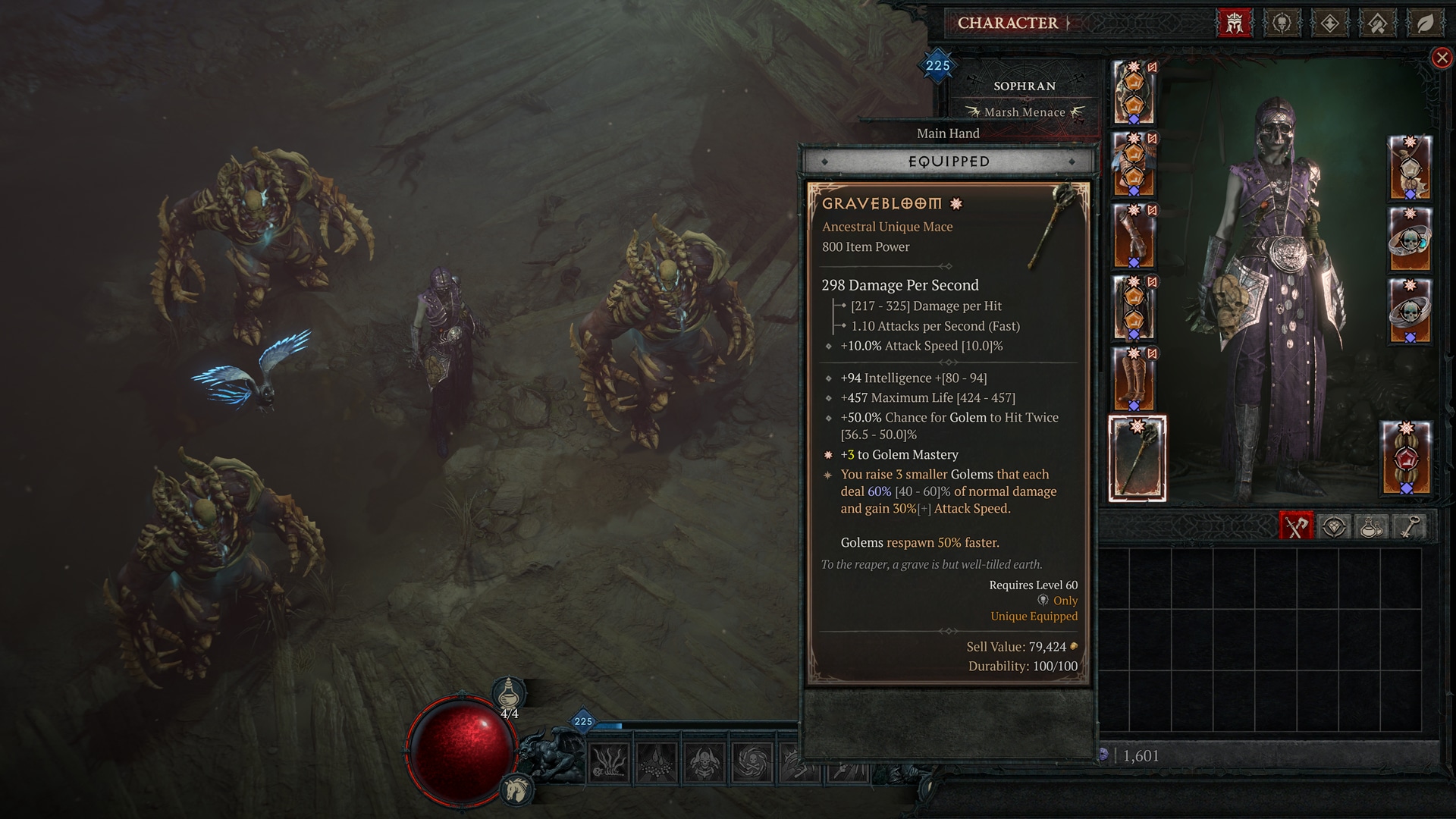Activate the swirling skull and crossbones skill
Screen dimensions: 1456x819
752,761
